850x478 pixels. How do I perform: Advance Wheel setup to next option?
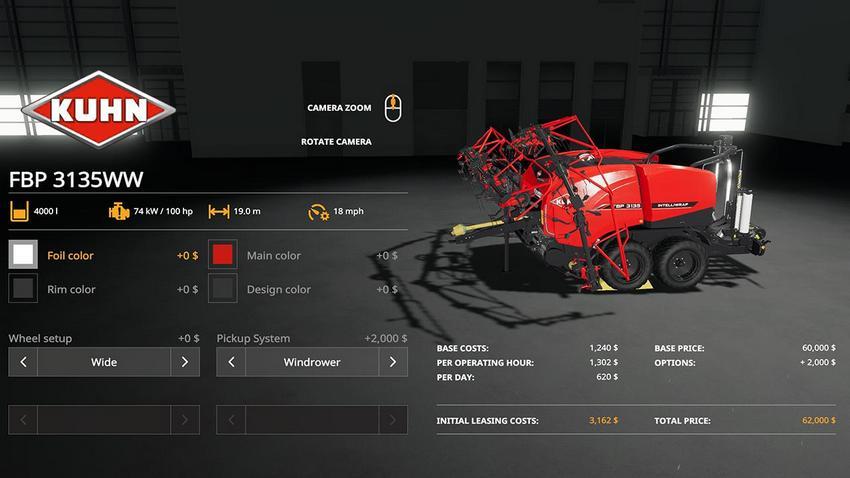click(185, 362)
